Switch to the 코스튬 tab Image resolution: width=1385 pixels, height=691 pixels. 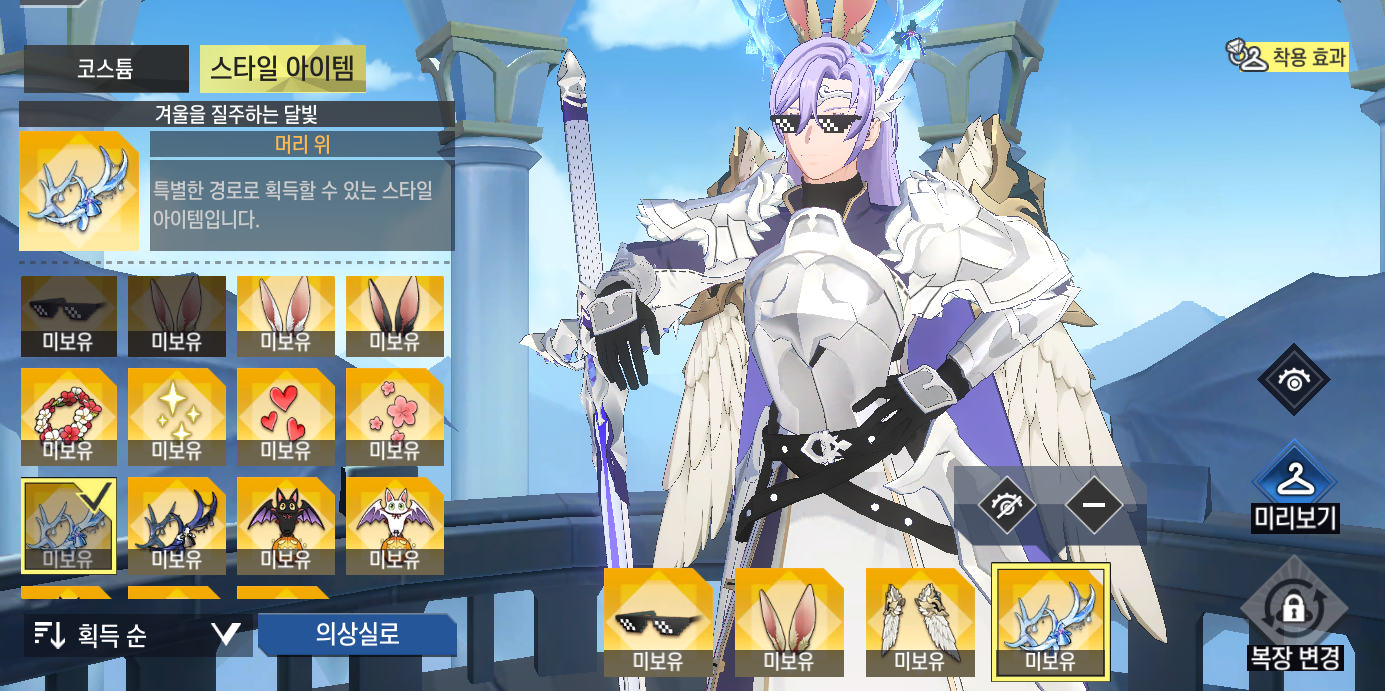pos(105,69)
